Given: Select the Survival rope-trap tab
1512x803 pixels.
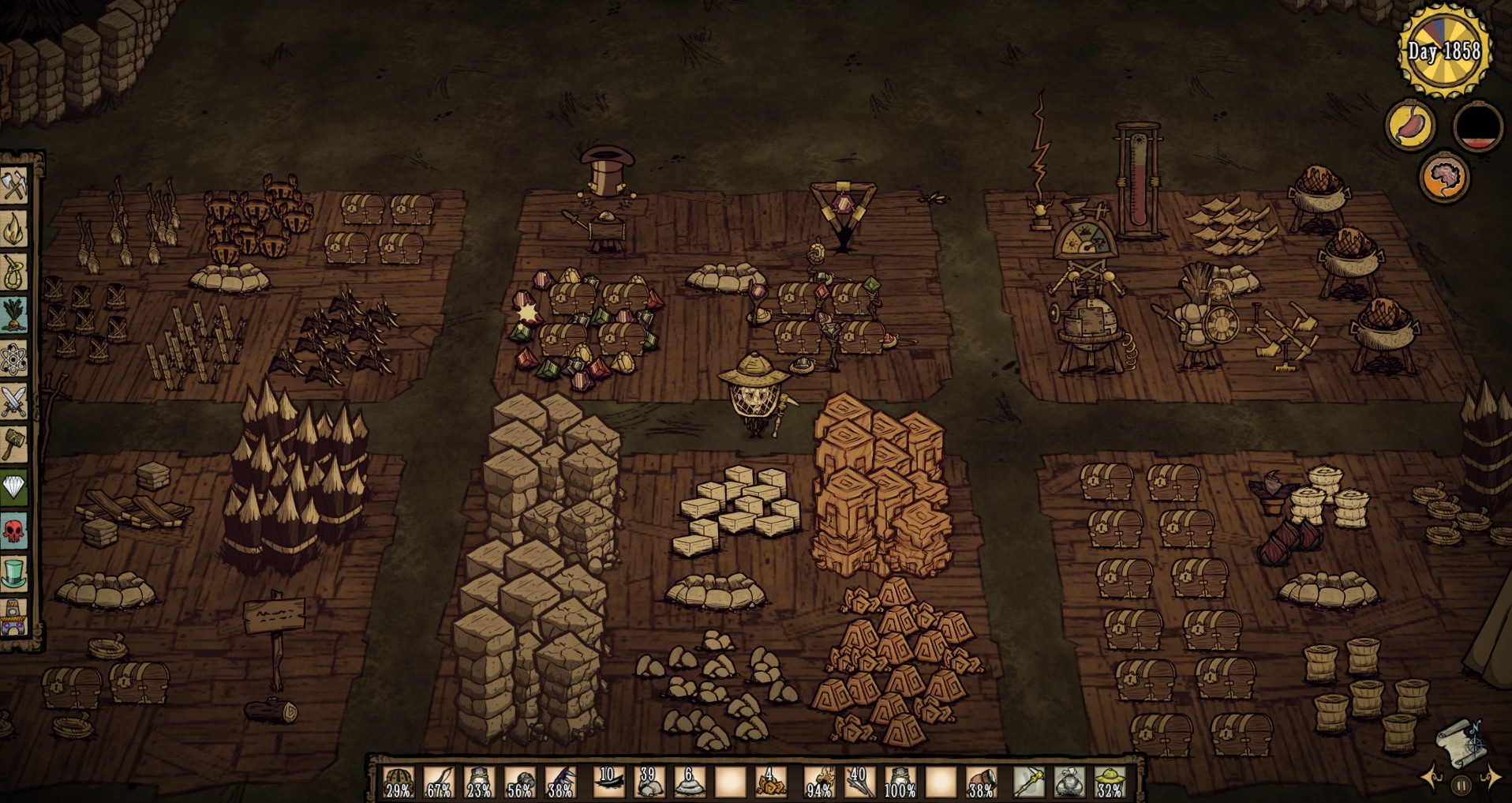Looking at the screenshot, I should pos(14,273).
